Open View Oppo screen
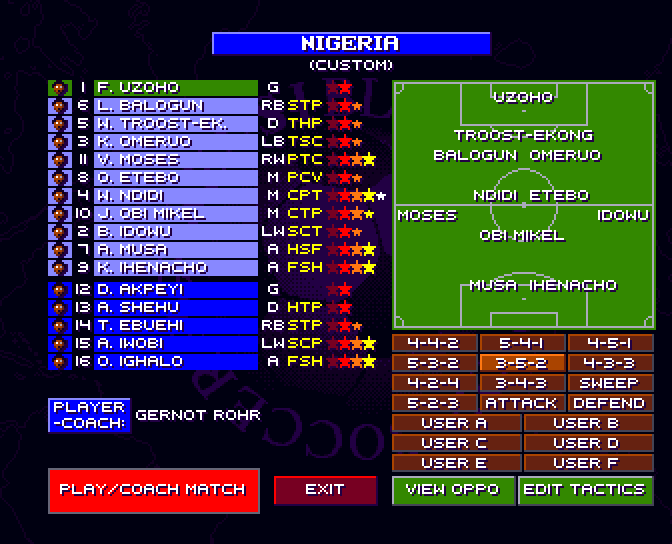This screenshot has width=672, height=544. [453, 489]
